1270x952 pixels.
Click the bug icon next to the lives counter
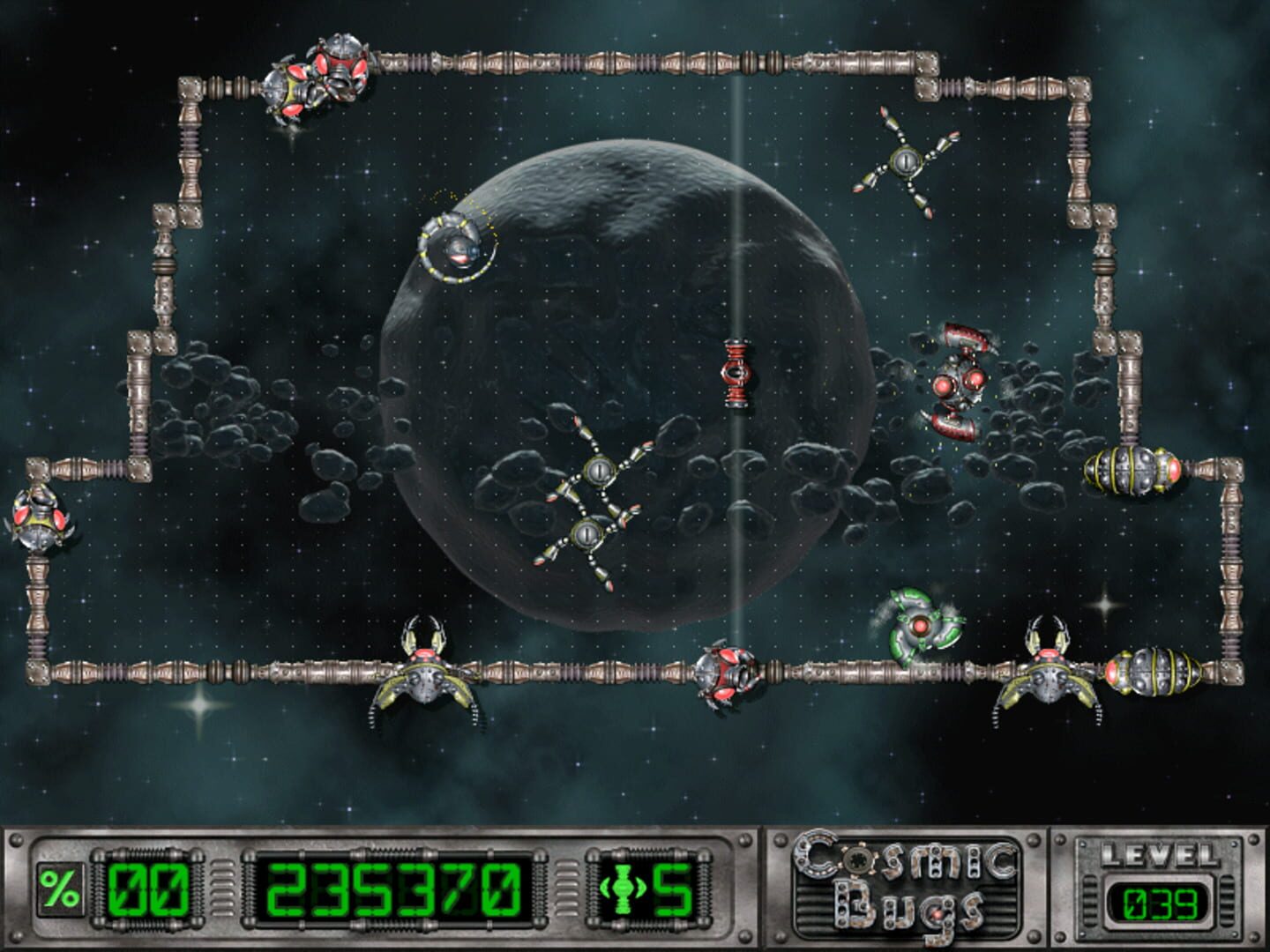[x=623, y=890]
